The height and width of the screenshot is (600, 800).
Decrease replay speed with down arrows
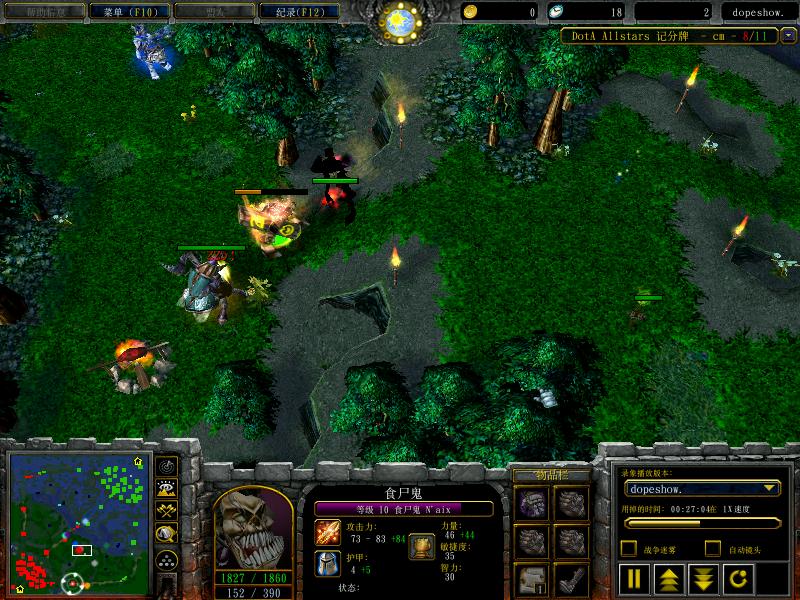tap(702, 578)
